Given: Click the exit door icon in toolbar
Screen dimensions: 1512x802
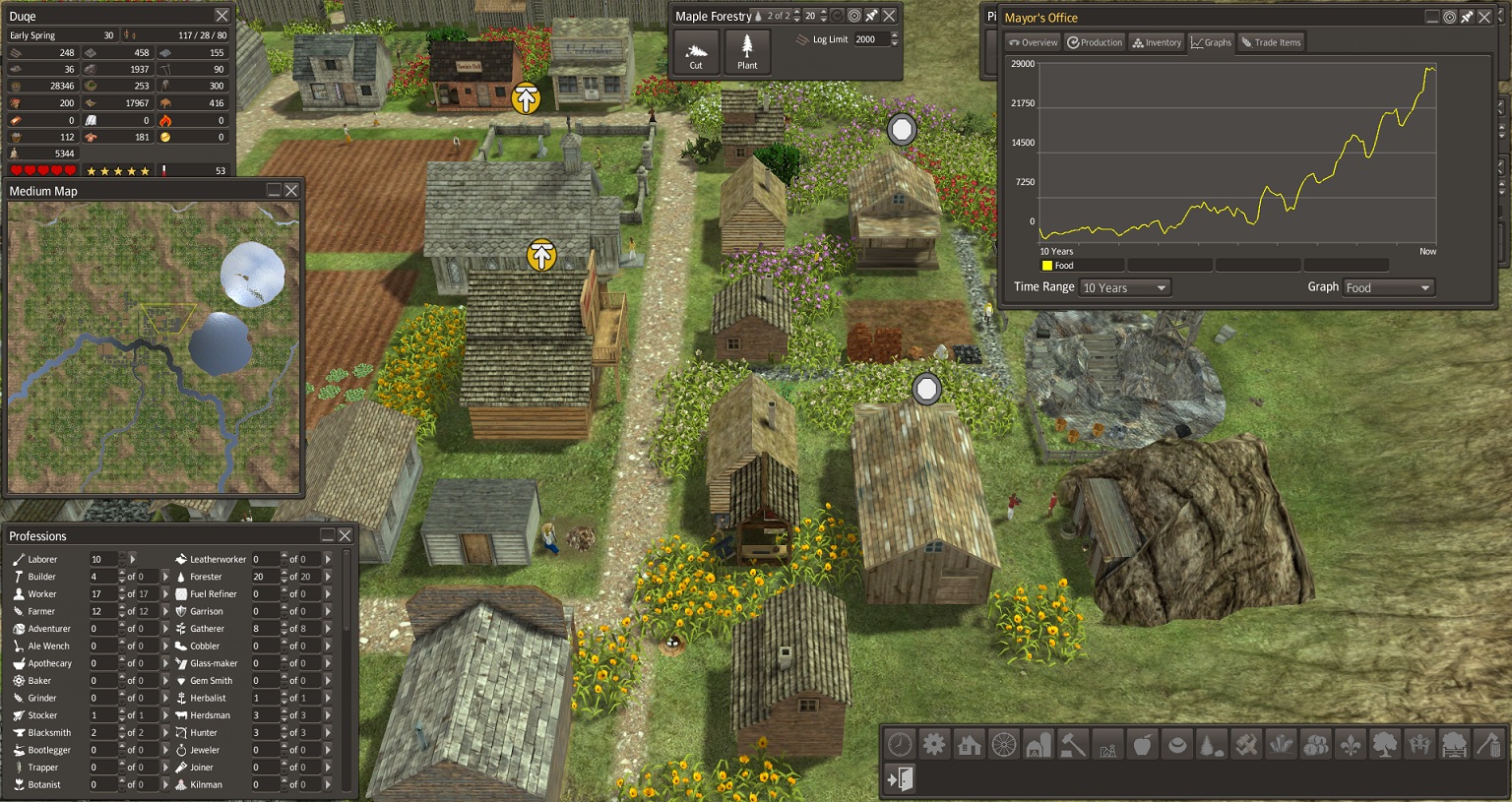Looking at the screenshot, I should (x=900, y=779).
